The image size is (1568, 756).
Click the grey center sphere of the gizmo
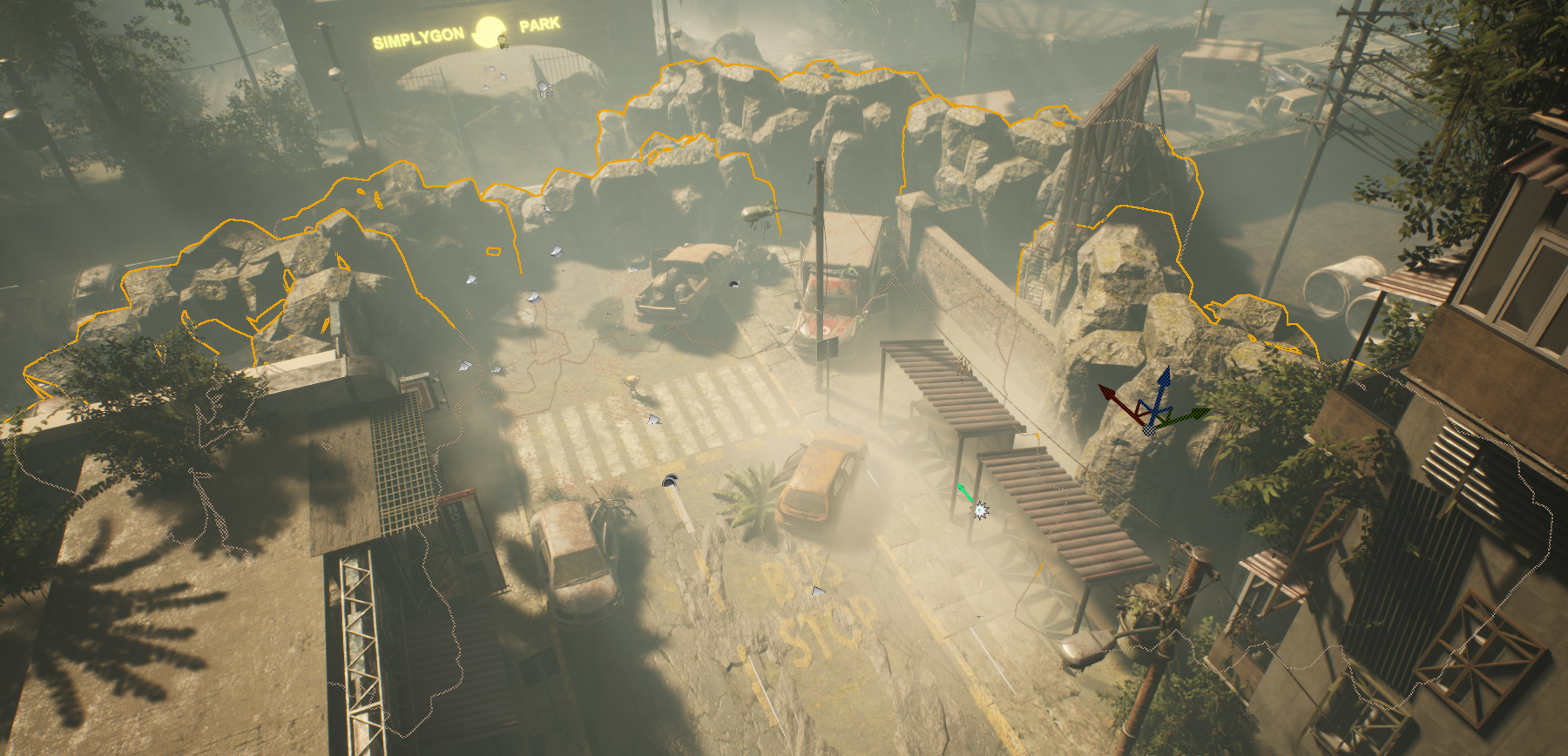point(1150,429)
